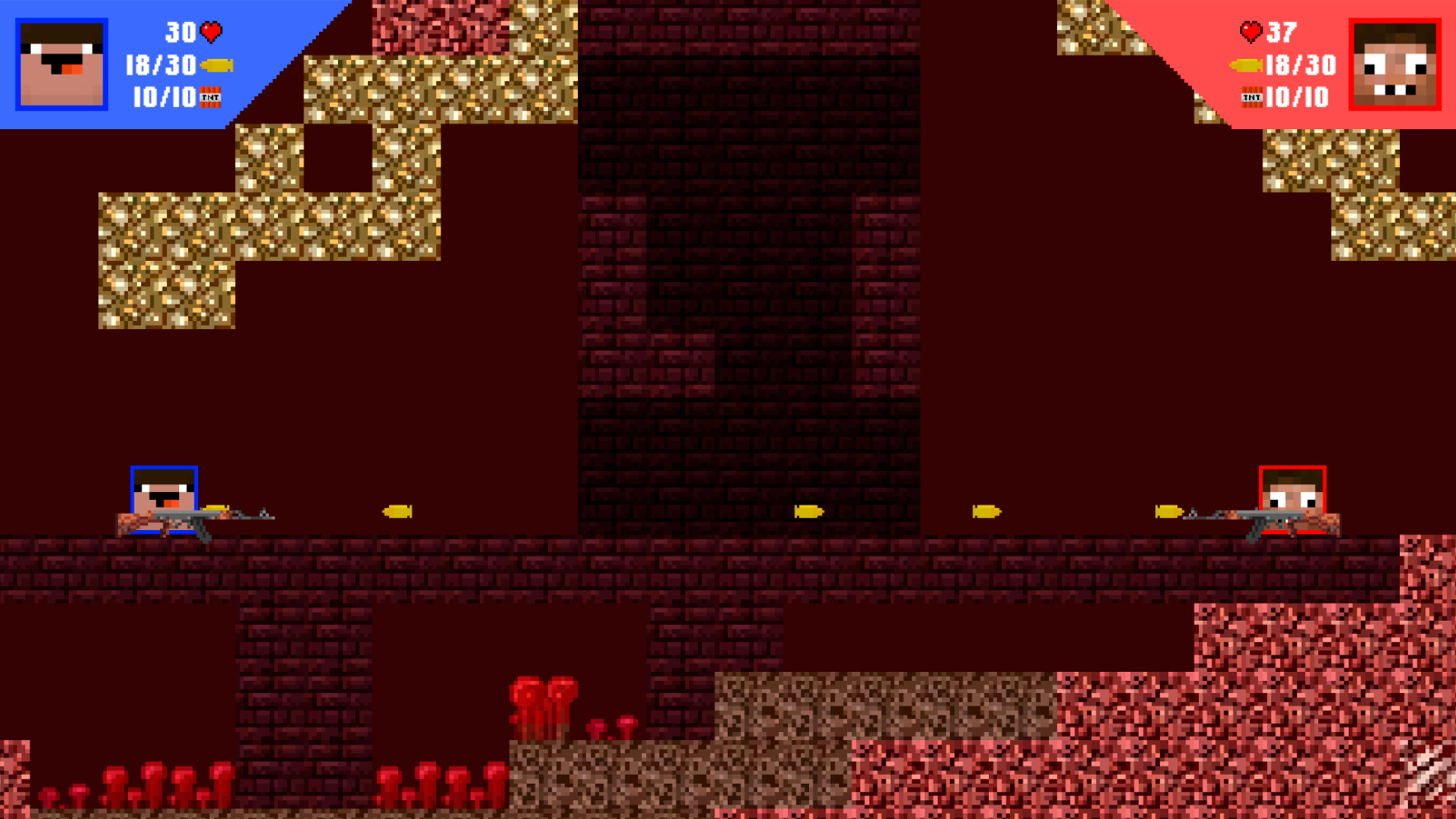Click the blue ammo counter reading 18/30
Screen dimensions: 1456x819
click(x=160, y=65)
